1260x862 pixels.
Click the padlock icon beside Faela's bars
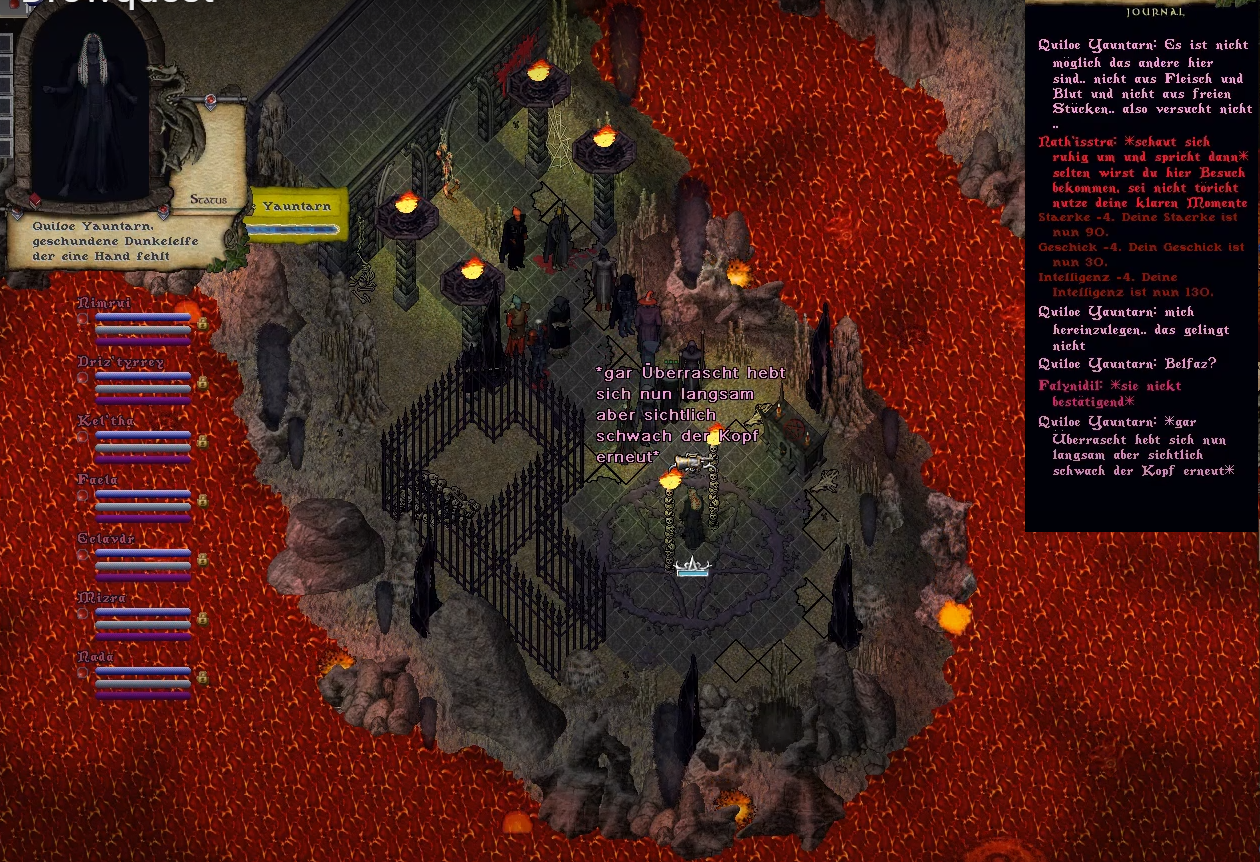coord(203,501)
